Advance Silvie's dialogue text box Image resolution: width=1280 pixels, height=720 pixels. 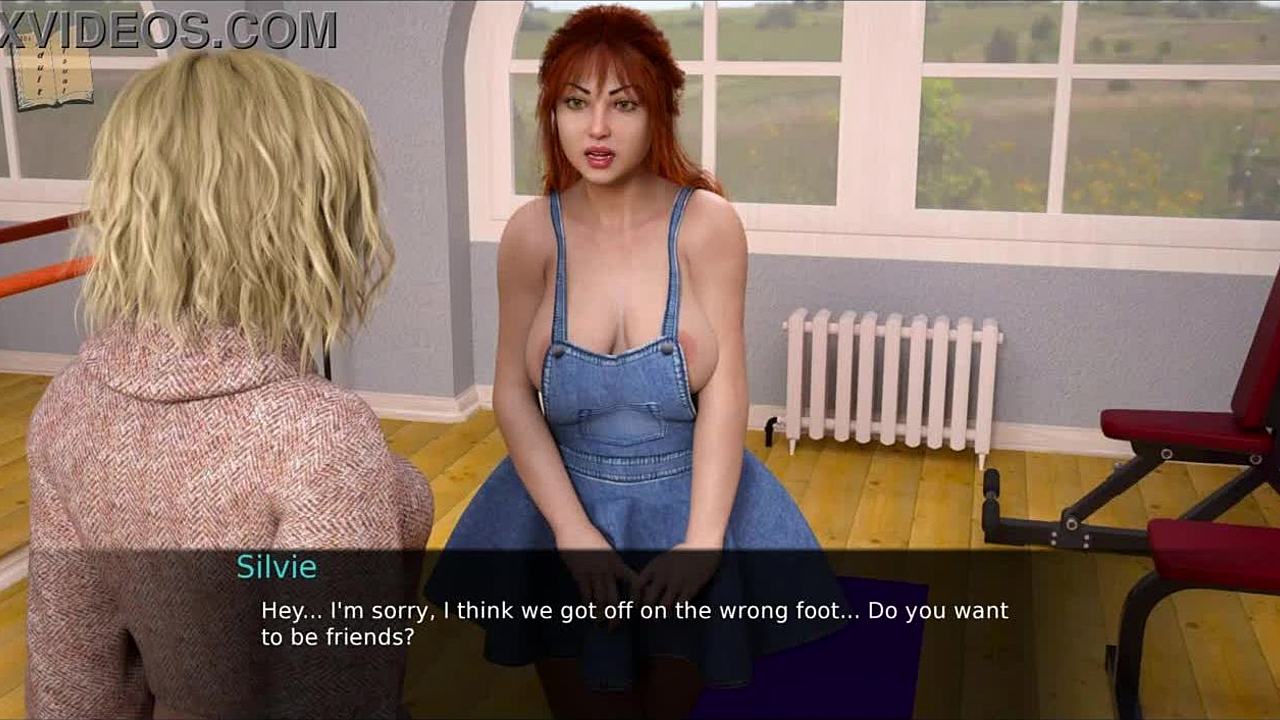[x=634, y=623]
